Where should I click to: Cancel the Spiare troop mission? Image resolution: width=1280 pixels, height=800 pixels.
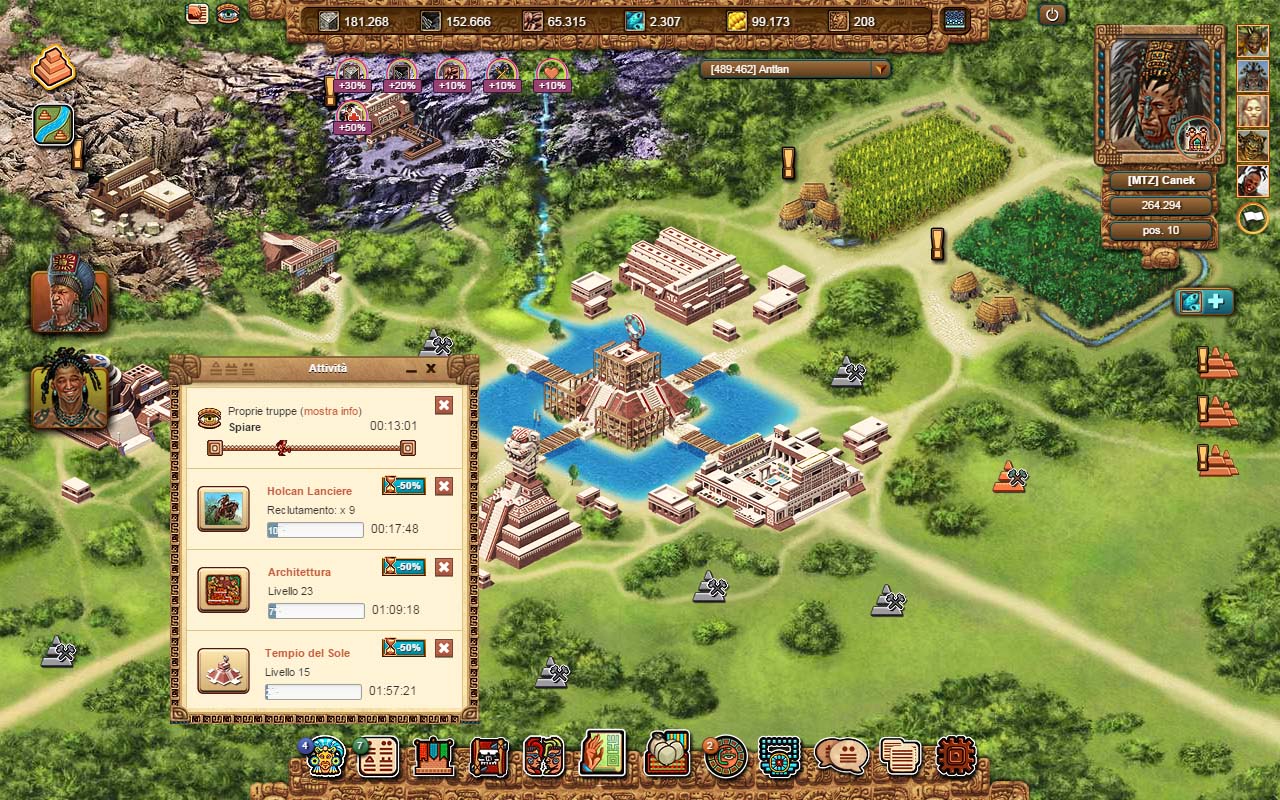(444, 405)
